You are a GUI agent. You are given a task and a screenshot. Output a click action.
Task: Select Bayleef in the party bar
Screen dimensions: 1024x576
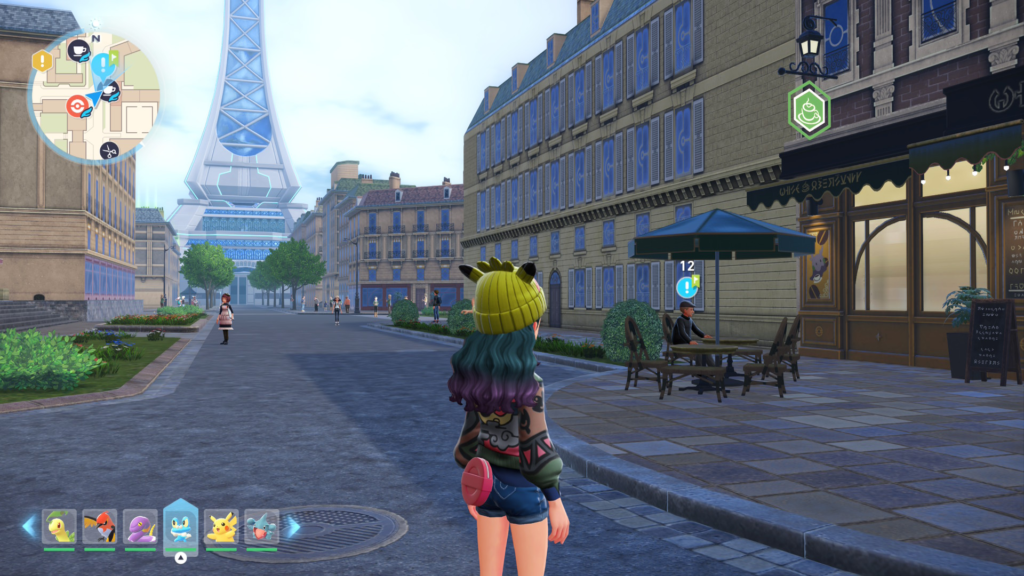pyautogui.click(x=59, y=526)
